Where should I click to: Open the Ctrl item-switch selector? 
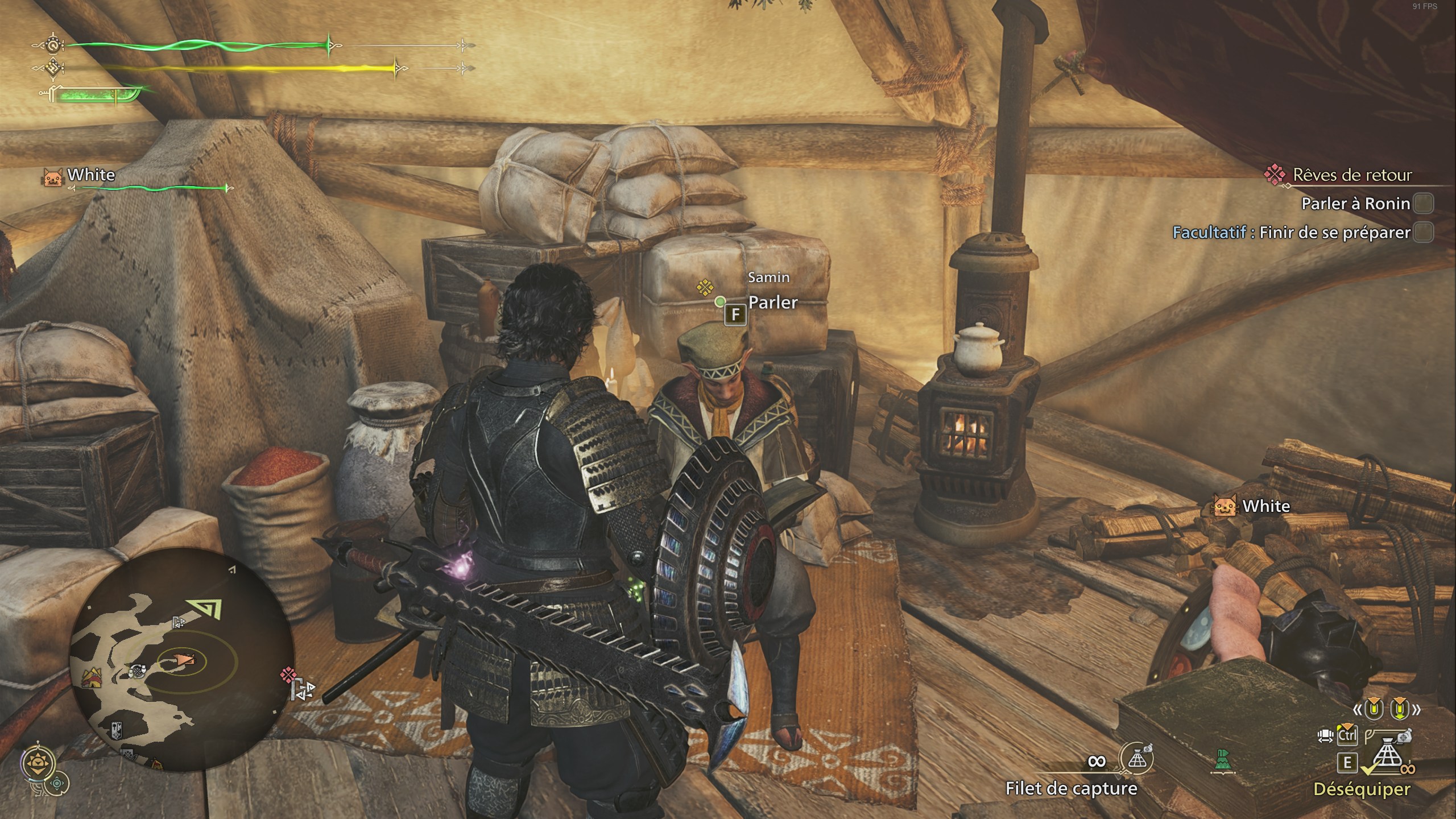pos(1347,735)
